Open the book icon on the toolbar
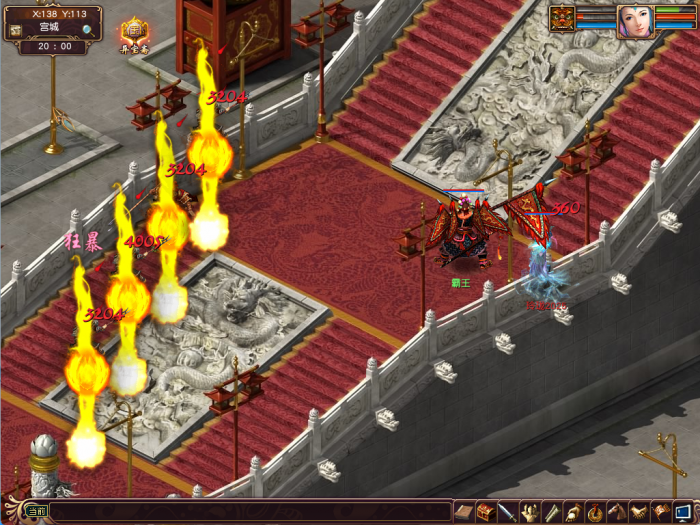 [465, 512]
